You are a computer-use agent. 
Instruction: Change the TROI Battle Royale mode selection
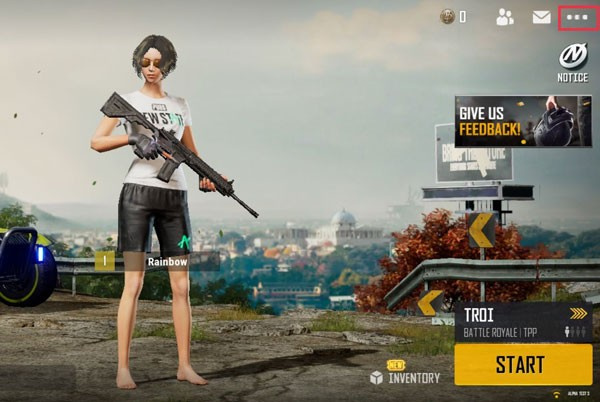pyautogui.click(x=522, y=322)
